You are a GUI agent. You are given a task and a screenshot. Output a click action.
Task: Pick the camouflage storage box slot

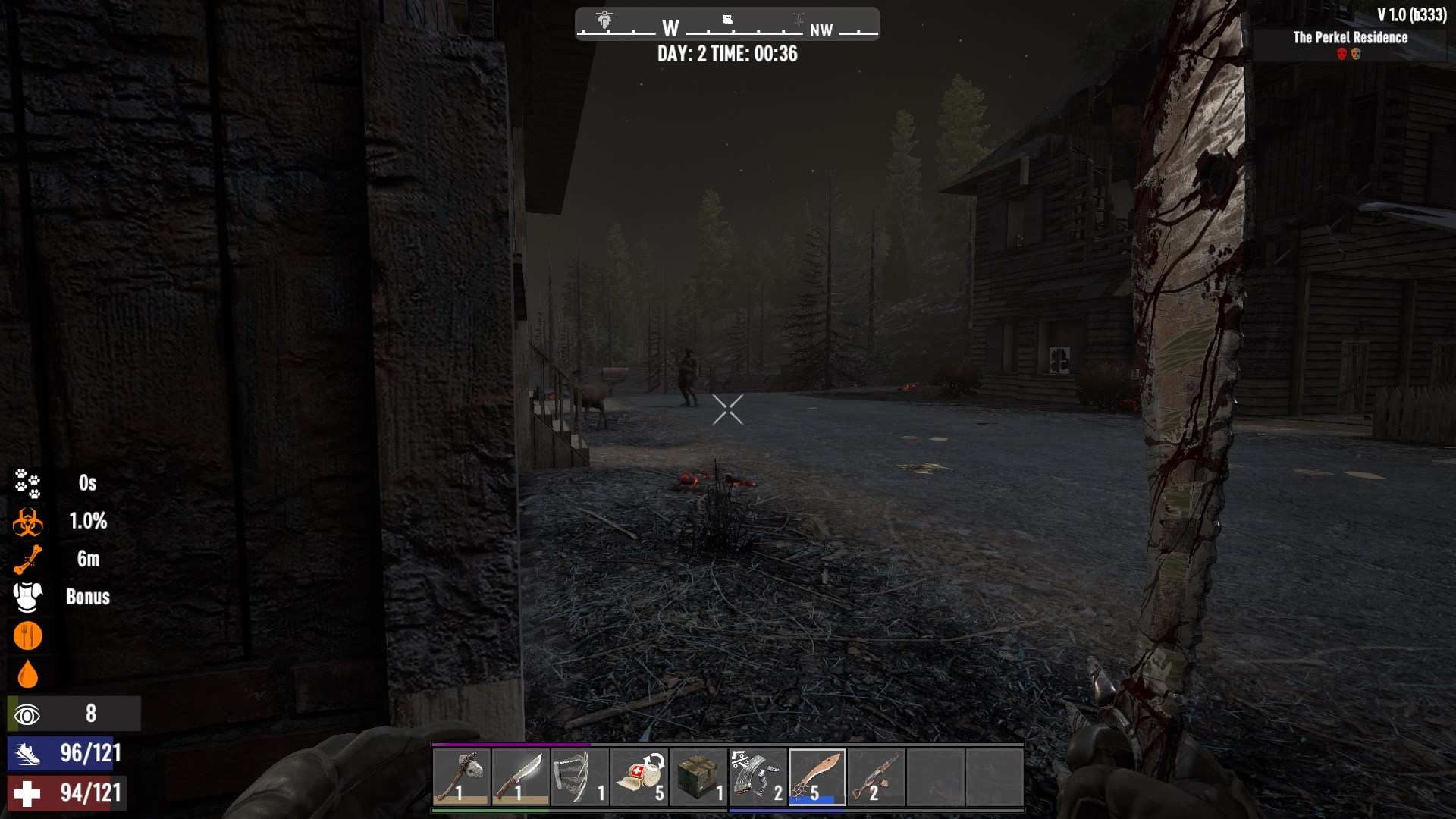(x=698, y=777)
